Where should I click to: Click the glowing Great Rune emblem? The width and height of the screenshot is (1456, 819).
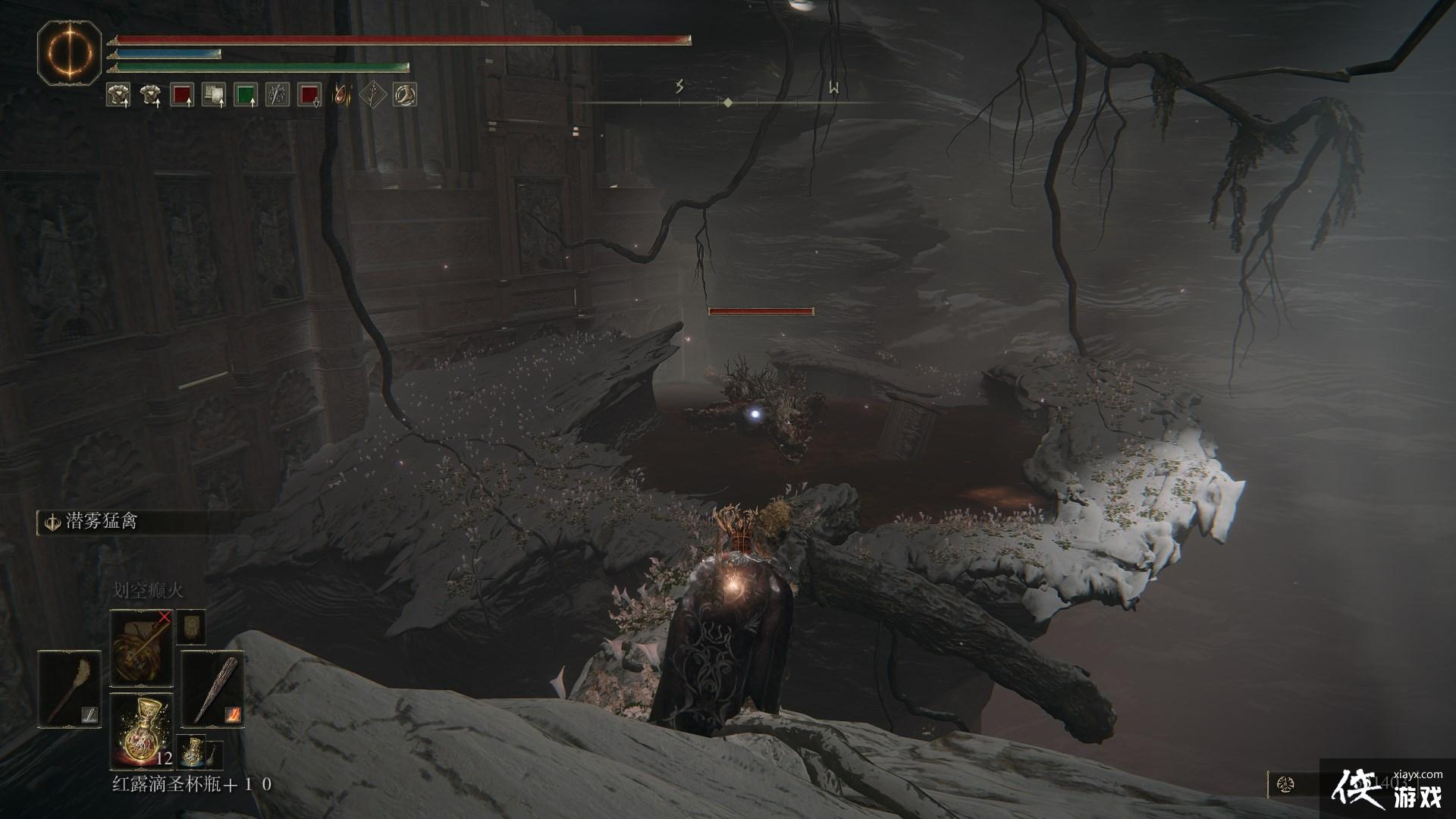(71, 53)
